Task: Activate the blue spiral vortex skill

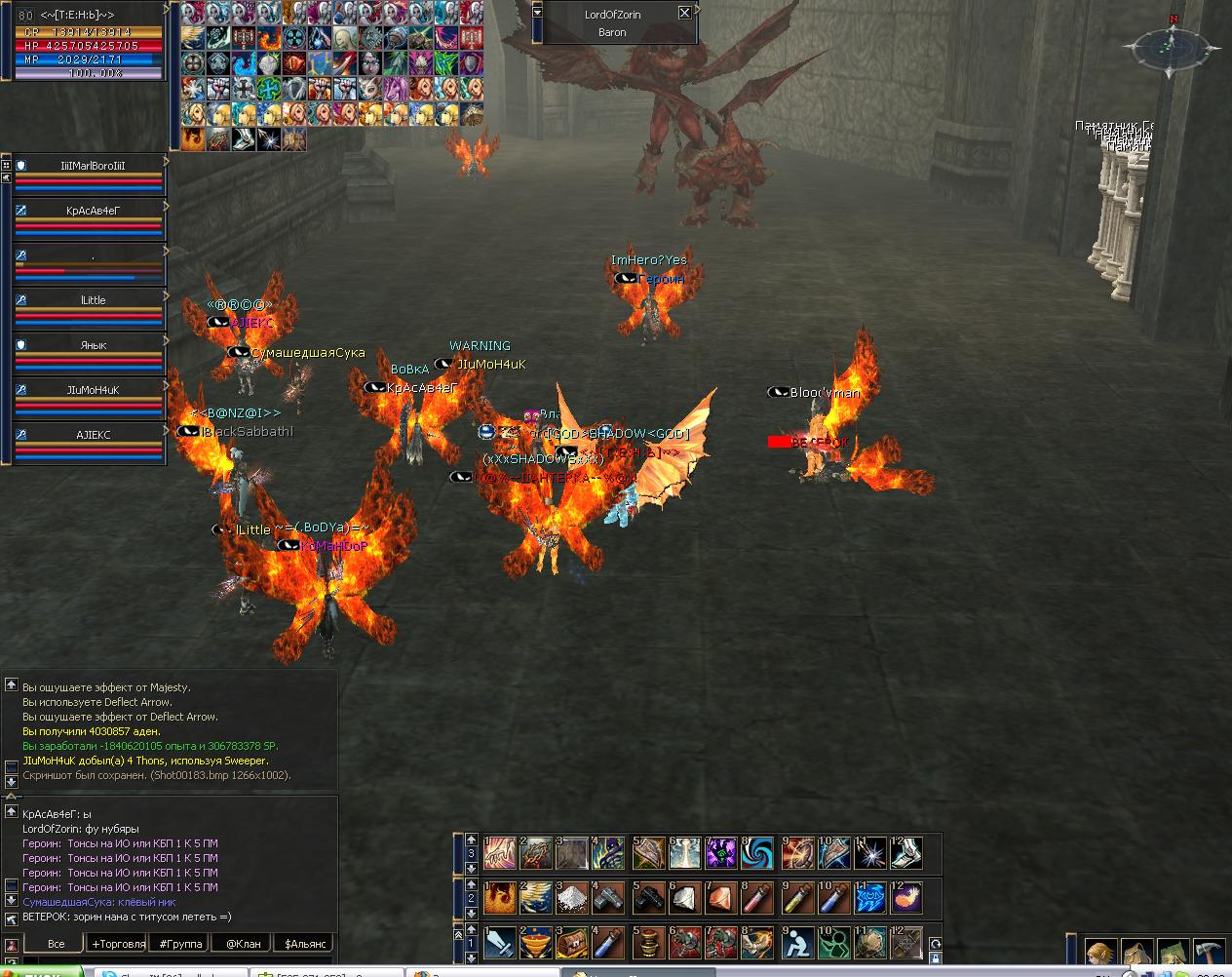Action: [x=757, y=853]
